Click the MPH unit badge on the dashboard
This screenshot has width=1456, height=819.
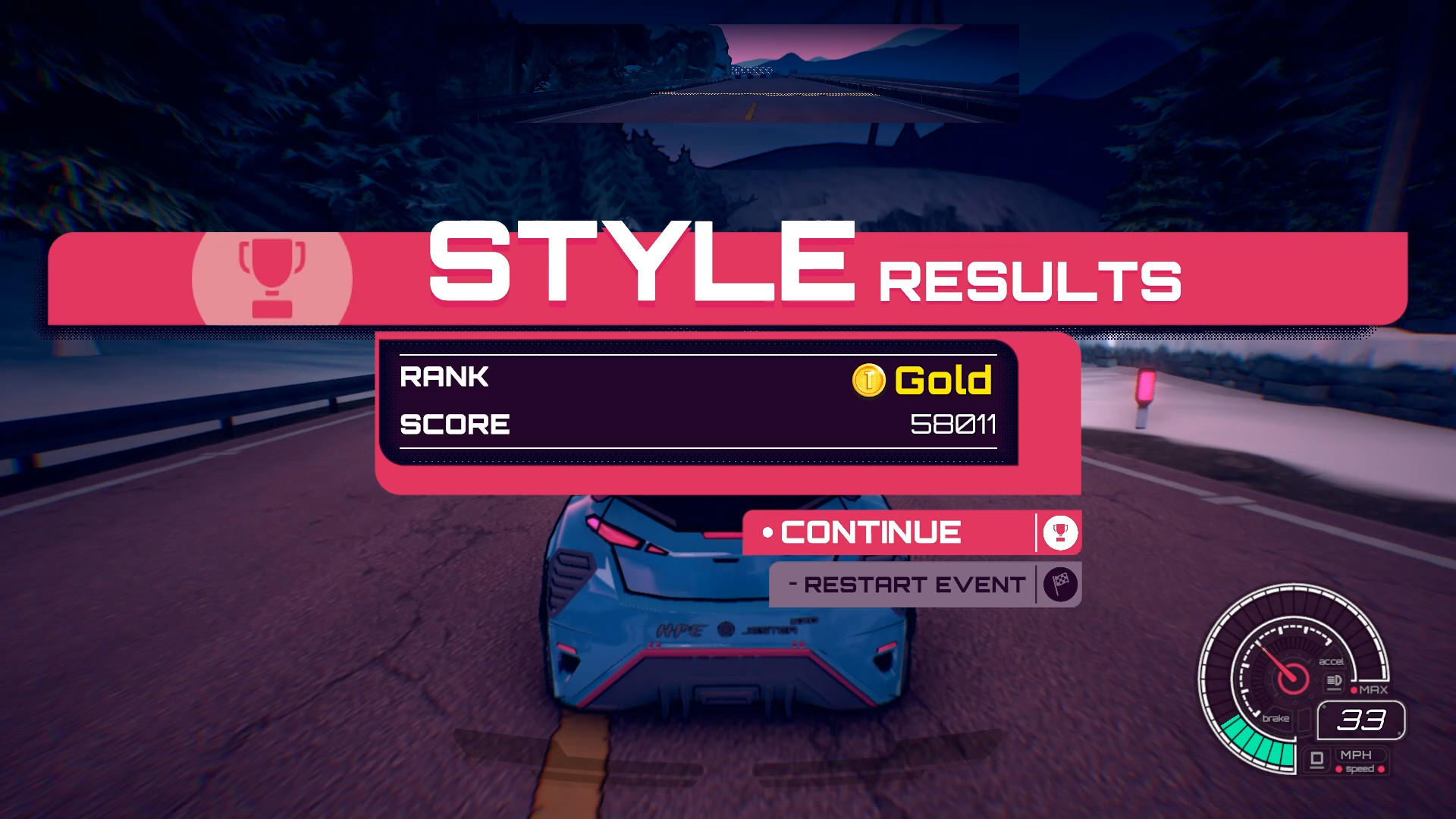point(1356,755)
